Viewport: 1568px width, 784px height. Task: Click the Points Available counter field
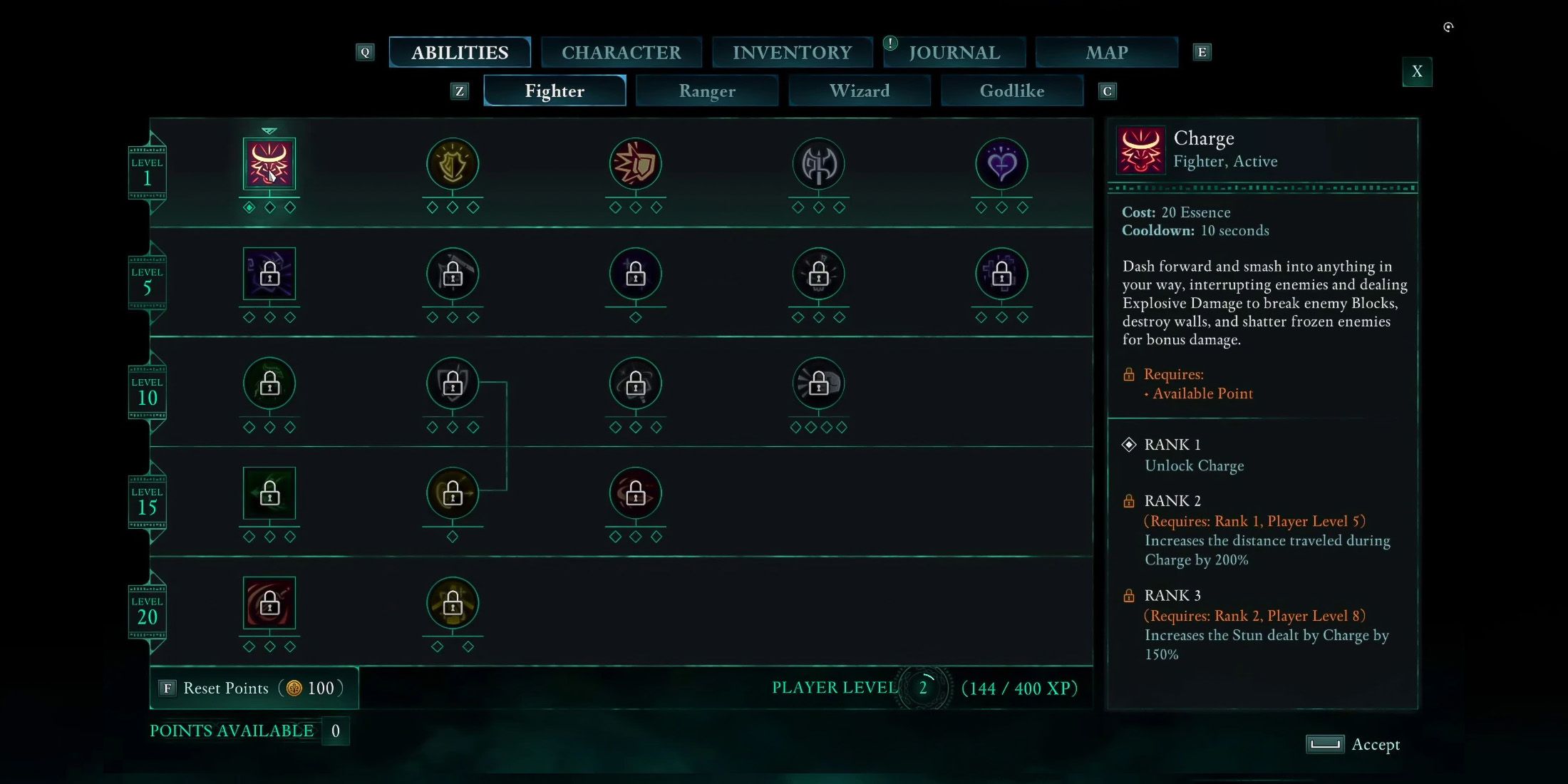tap(335, 731)
